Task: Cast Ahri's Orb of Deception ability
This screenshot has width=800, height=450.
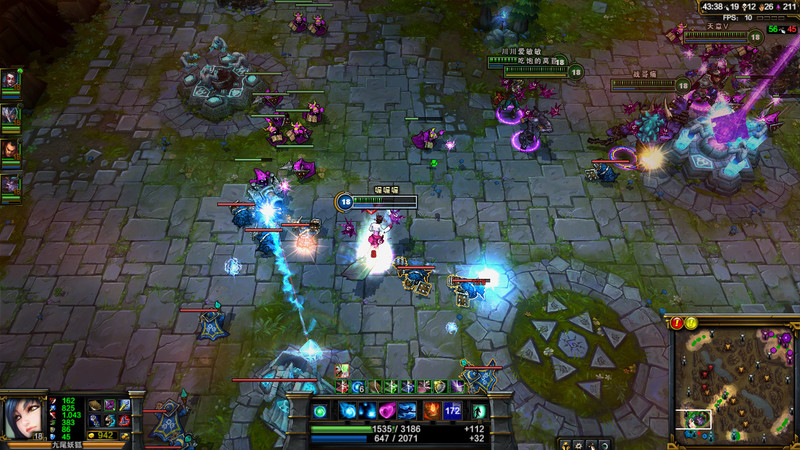Action: 349,411
